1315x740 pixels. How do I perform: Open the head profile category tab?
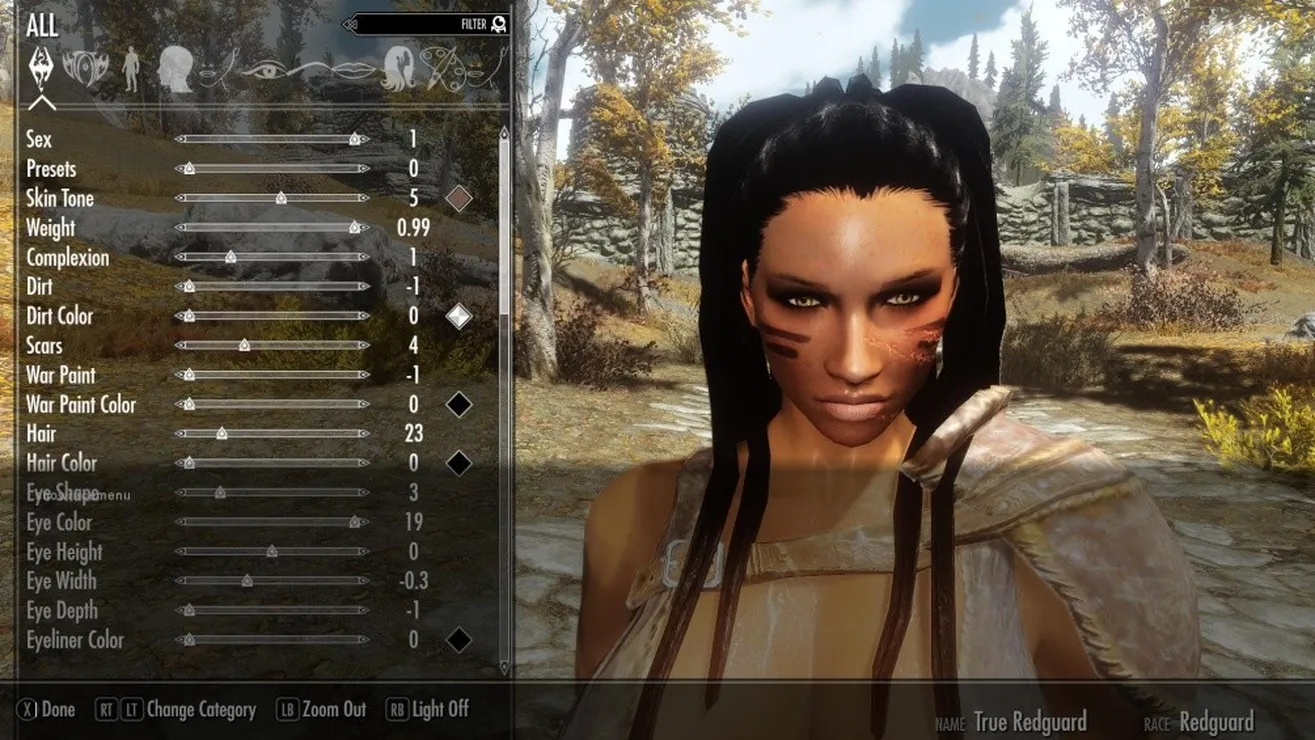click(x=174, y=68)
